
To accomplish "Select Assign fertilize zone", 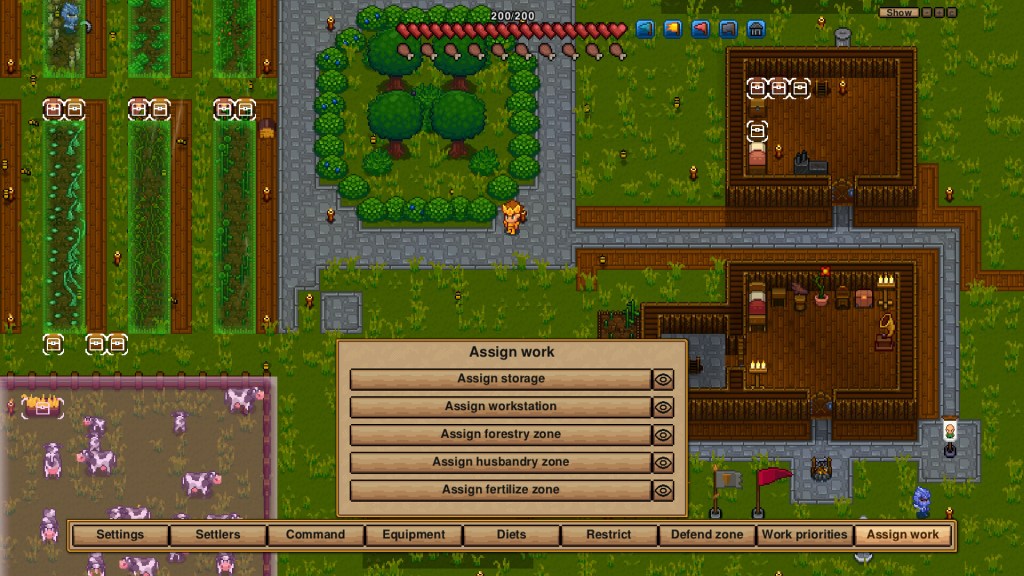I will point(500,491).
